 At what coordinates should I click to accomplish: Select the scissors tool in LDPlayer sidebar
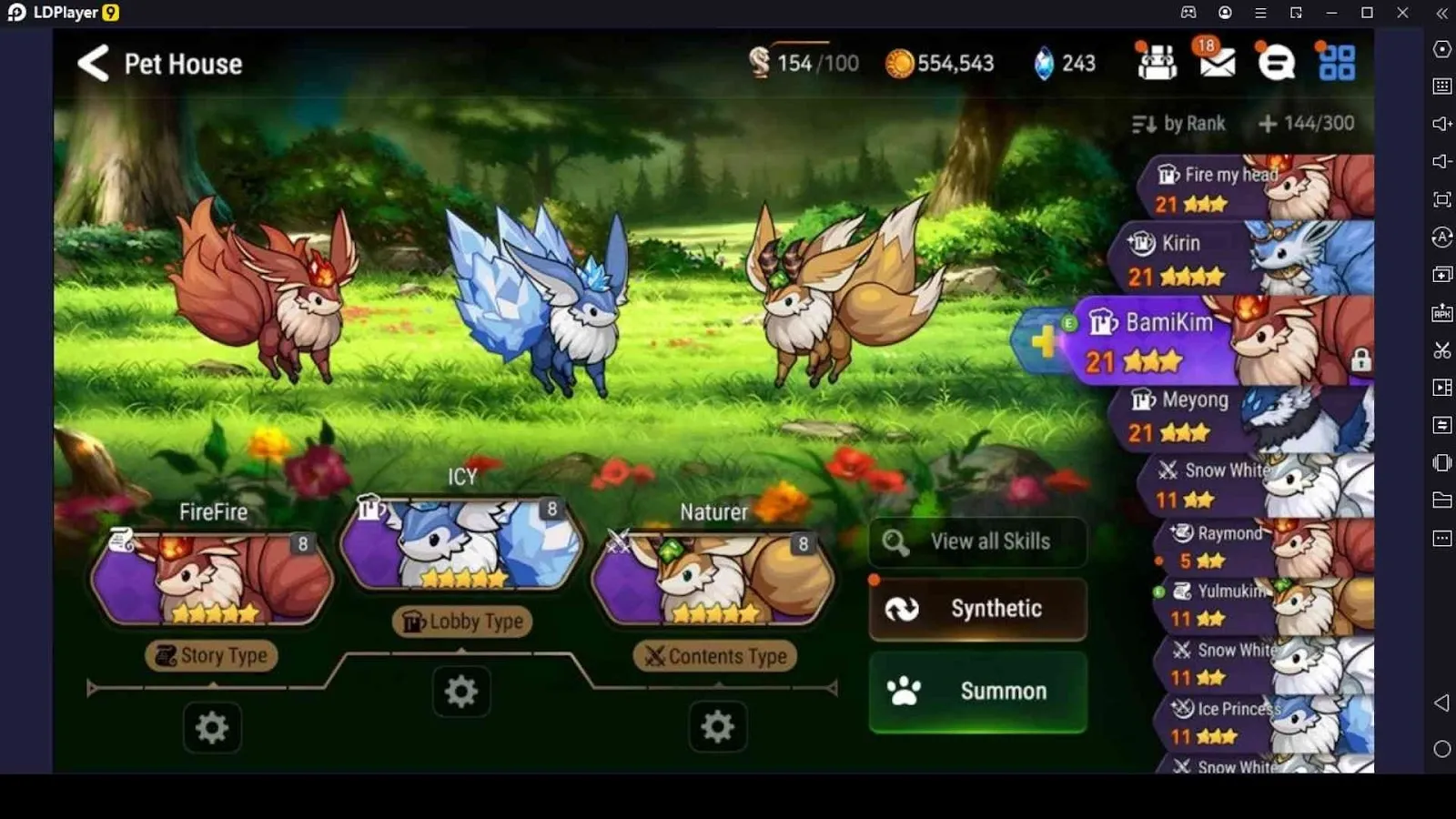pos(1441,349)
